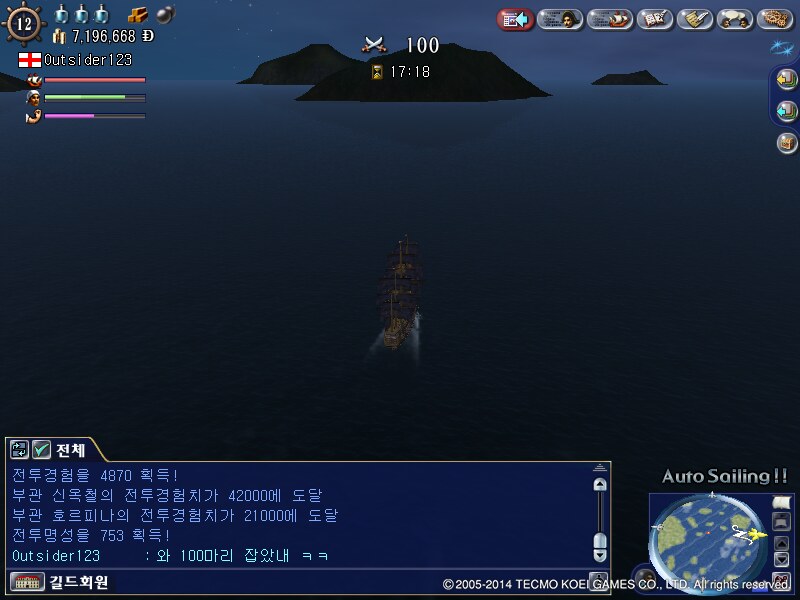Click the minimap's down-arrow button
800x600 pixels.
[x=782, y=559]
